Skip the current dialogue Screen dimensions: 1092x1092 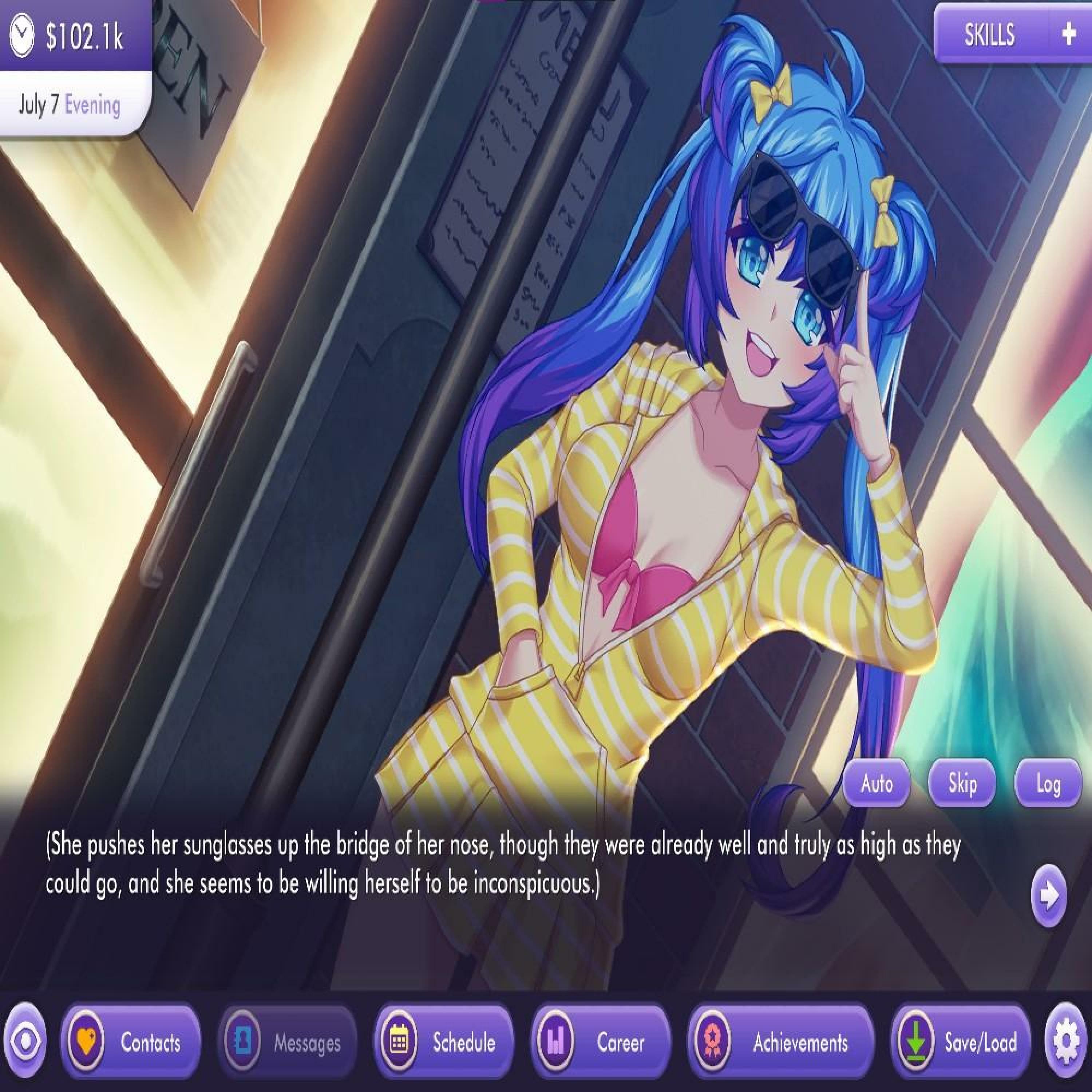tap(962, 783)
